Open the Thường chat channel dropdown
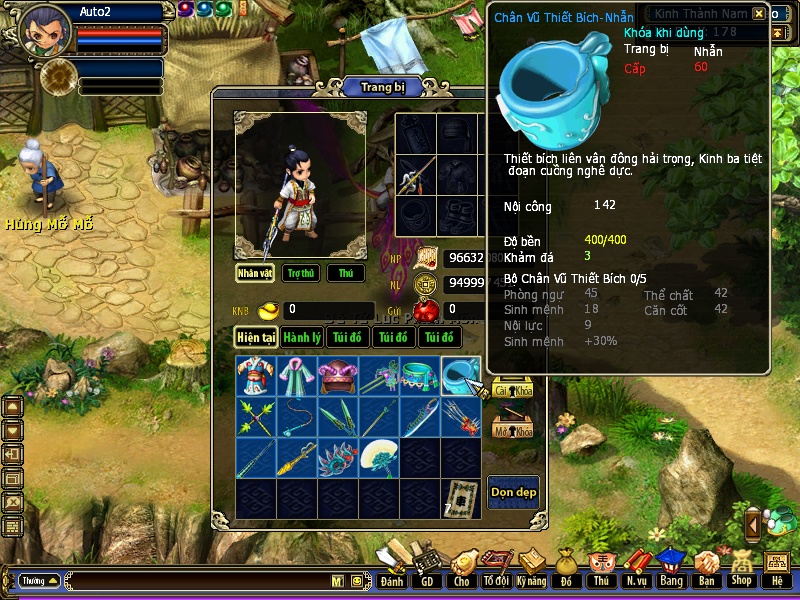This screenshot has height=600, width=800. [x=39, y=580]
